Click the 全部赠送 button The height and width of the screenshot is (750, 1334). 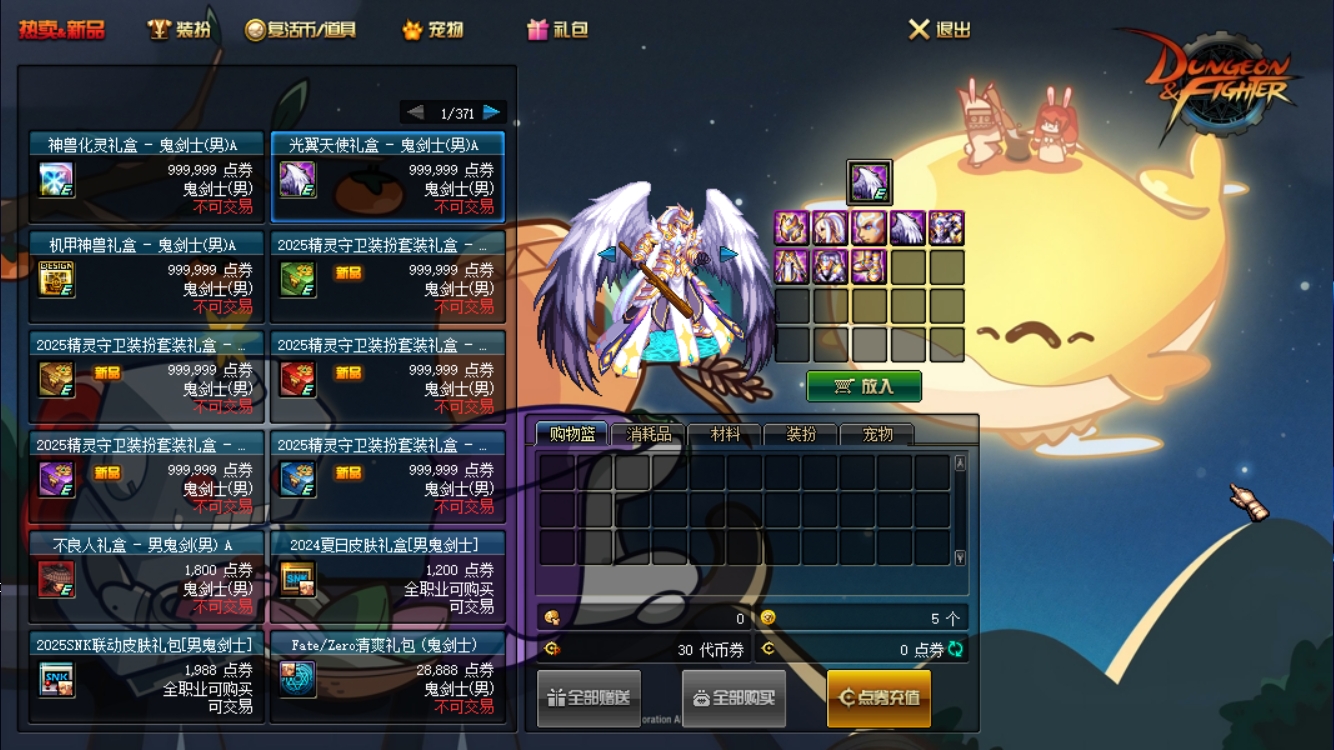tap(589, 698)
